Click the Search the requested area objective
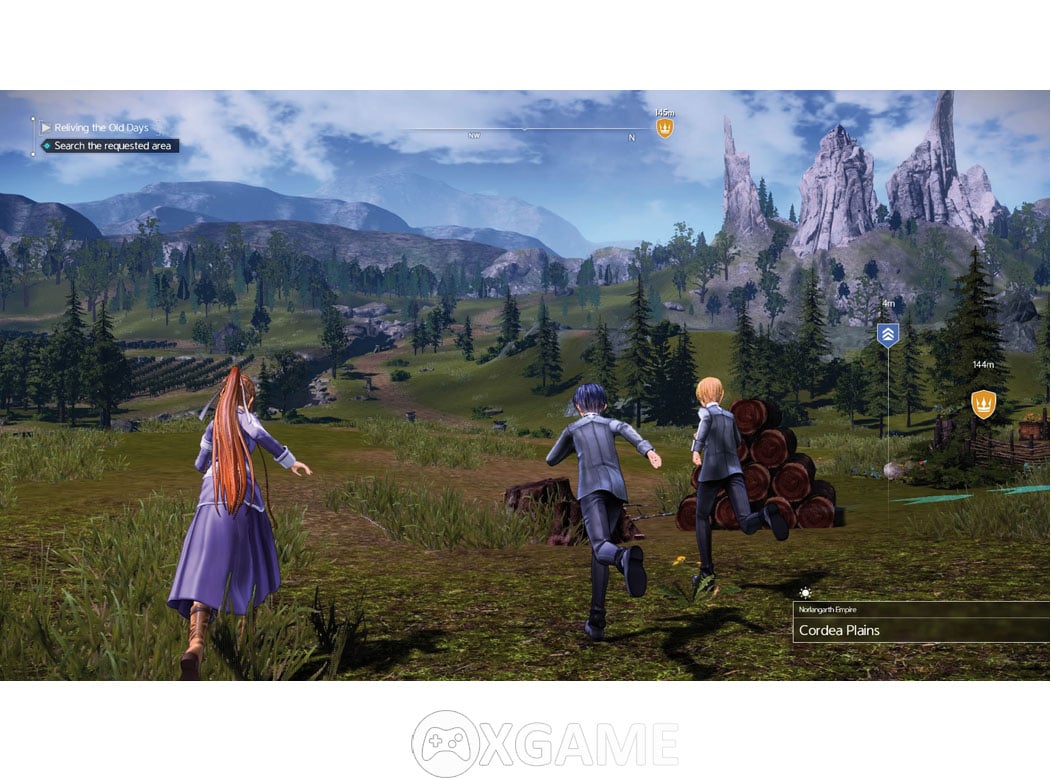Viewport: 1051px width, 780px height. coord(111,146)
